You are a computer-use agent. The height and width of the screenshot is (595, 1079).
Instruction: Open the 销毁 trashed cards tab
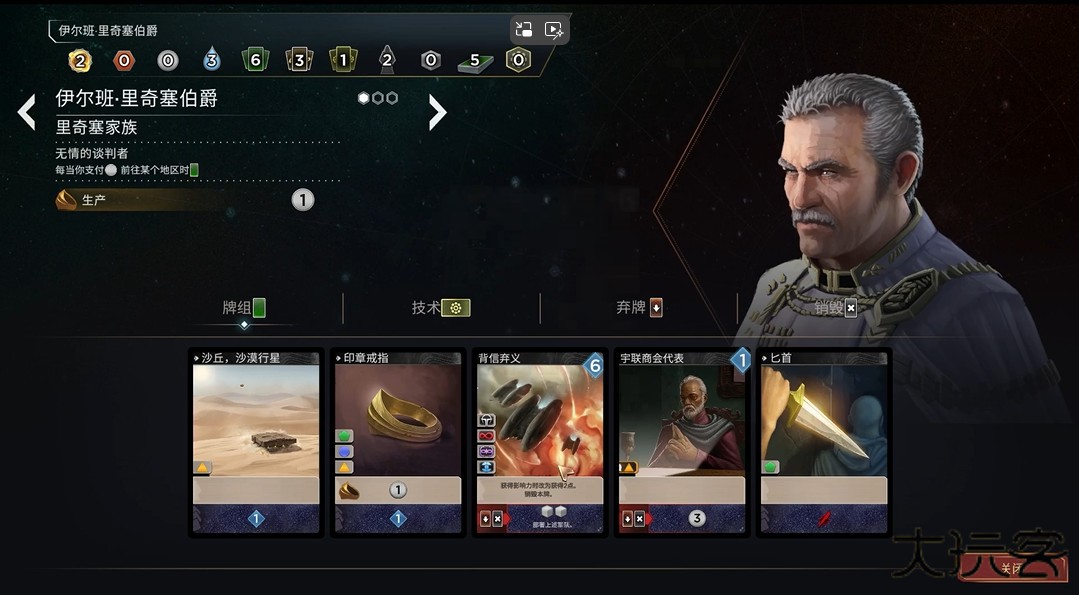coord(835,308)
